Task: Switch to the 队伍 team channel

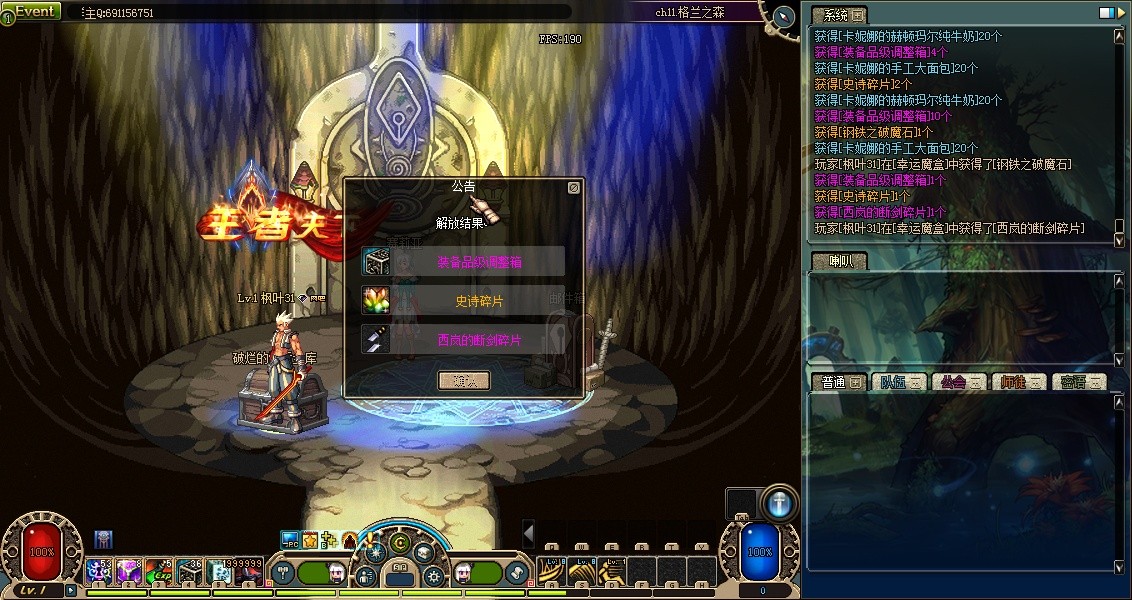Action: 897,382
